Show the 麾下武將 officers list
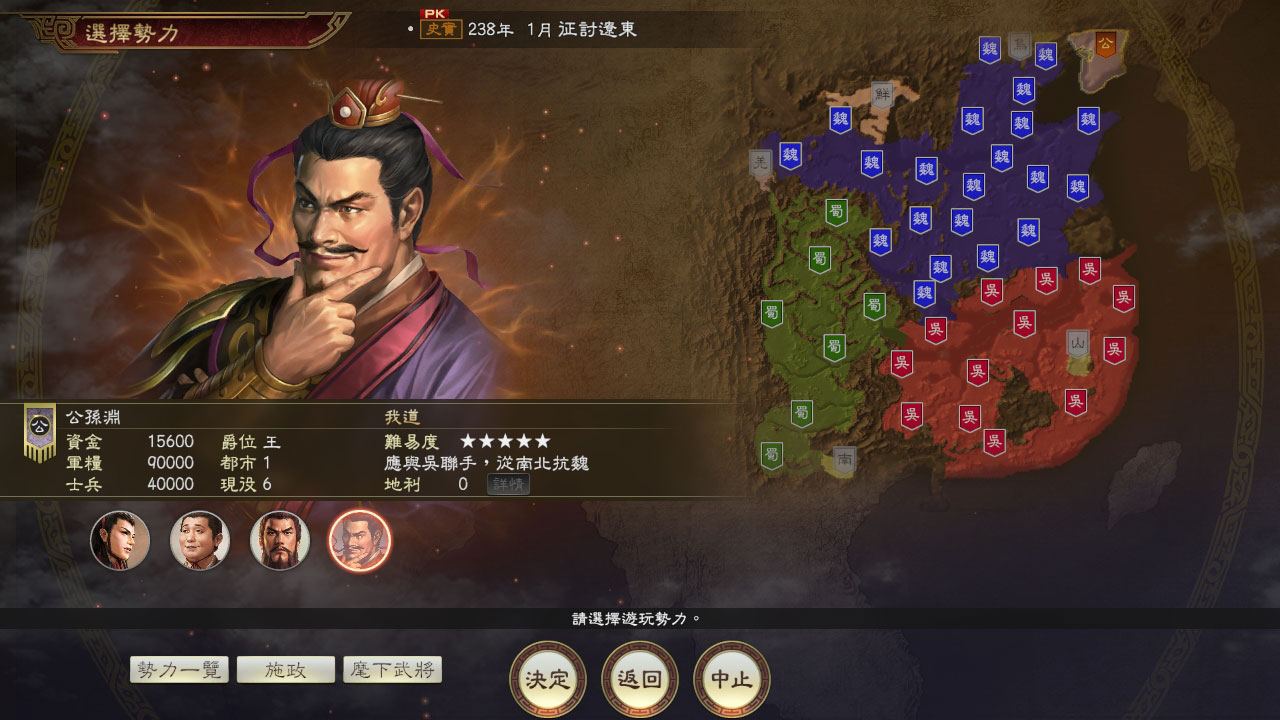Viewport: 1280px width, 720px height. [392, 670]
